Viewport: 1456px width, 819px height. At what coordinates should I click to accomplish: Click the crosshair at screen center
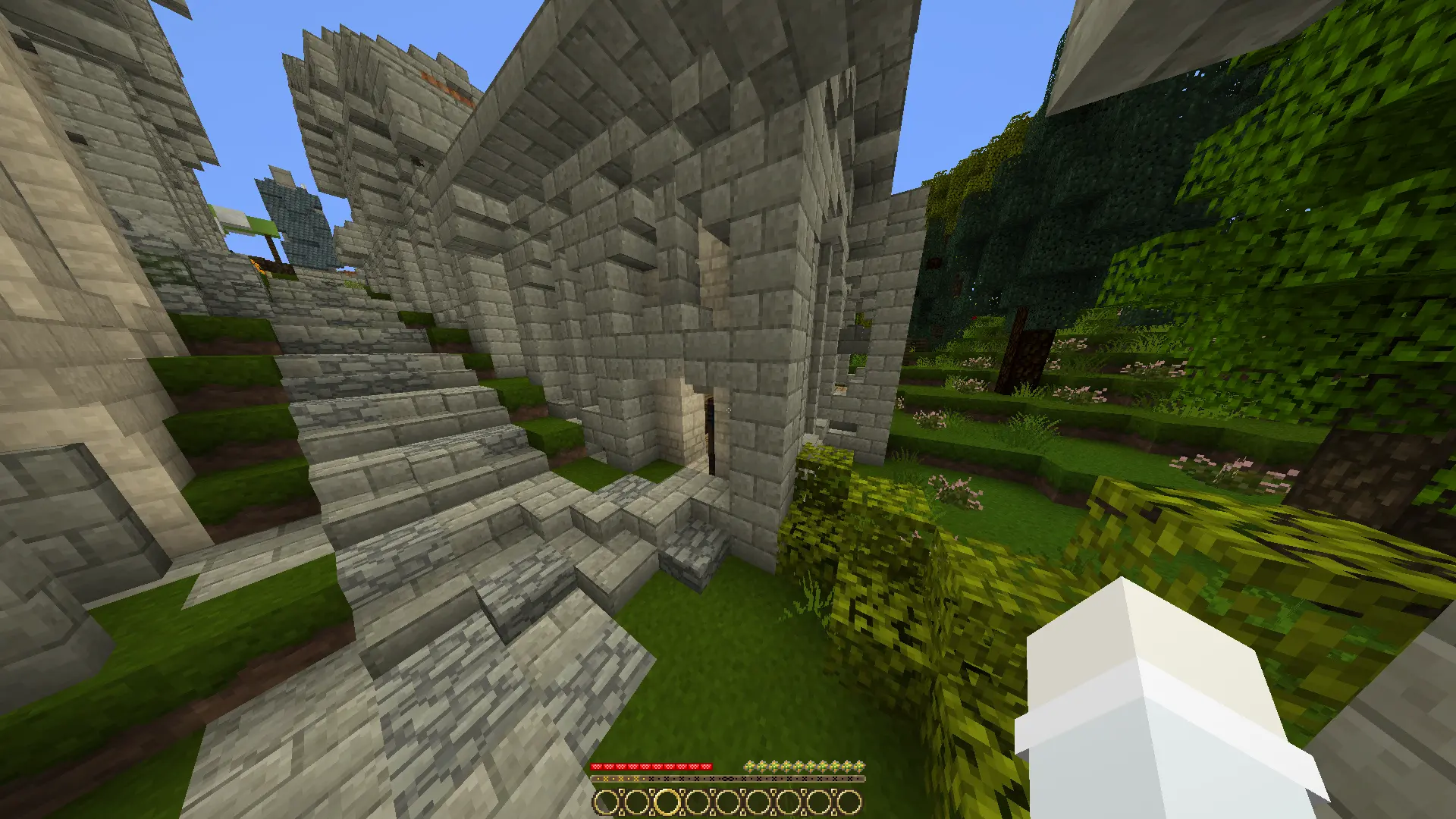728,409
